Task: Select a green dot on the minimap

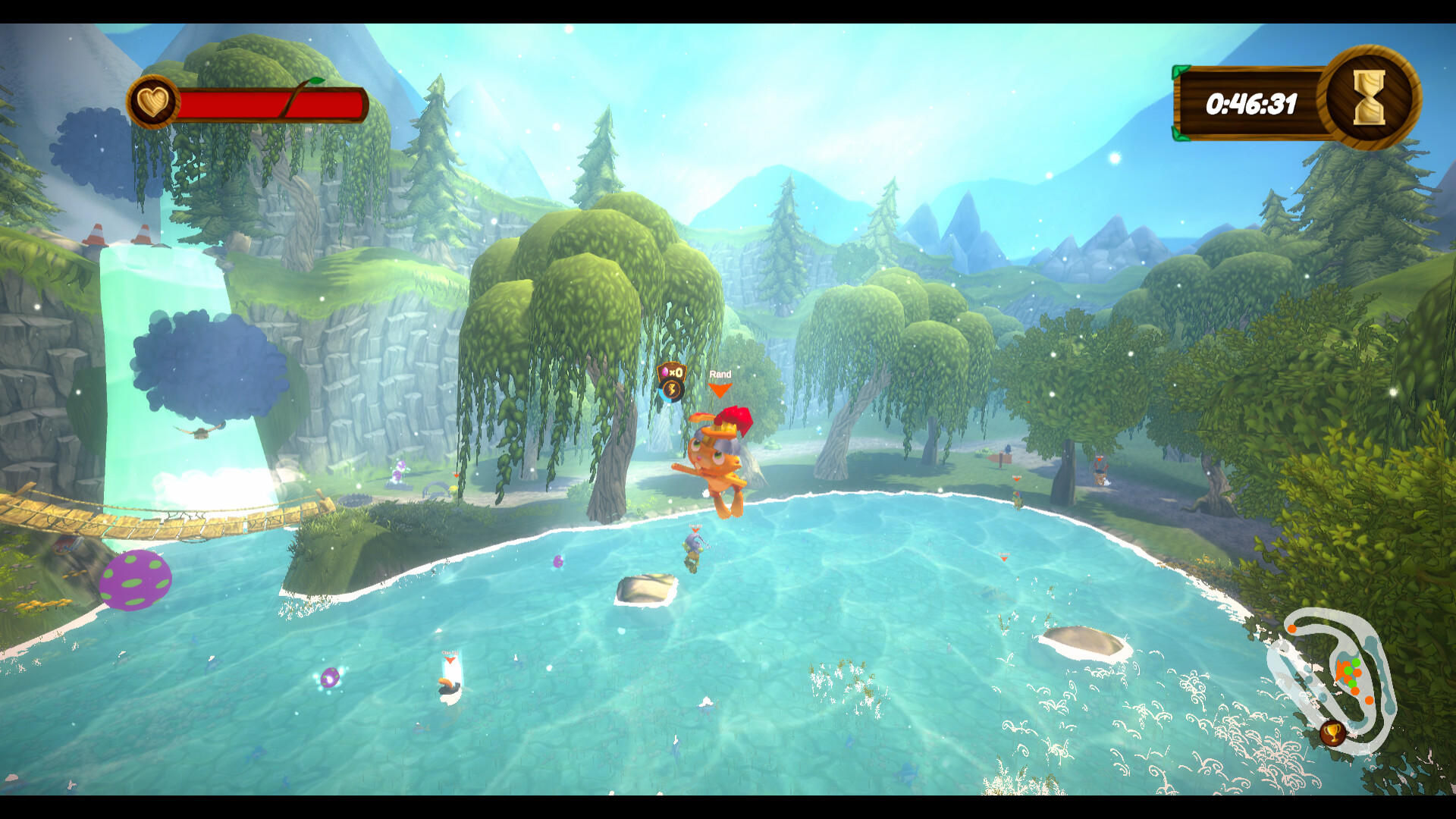Action: pos(1355,664)
